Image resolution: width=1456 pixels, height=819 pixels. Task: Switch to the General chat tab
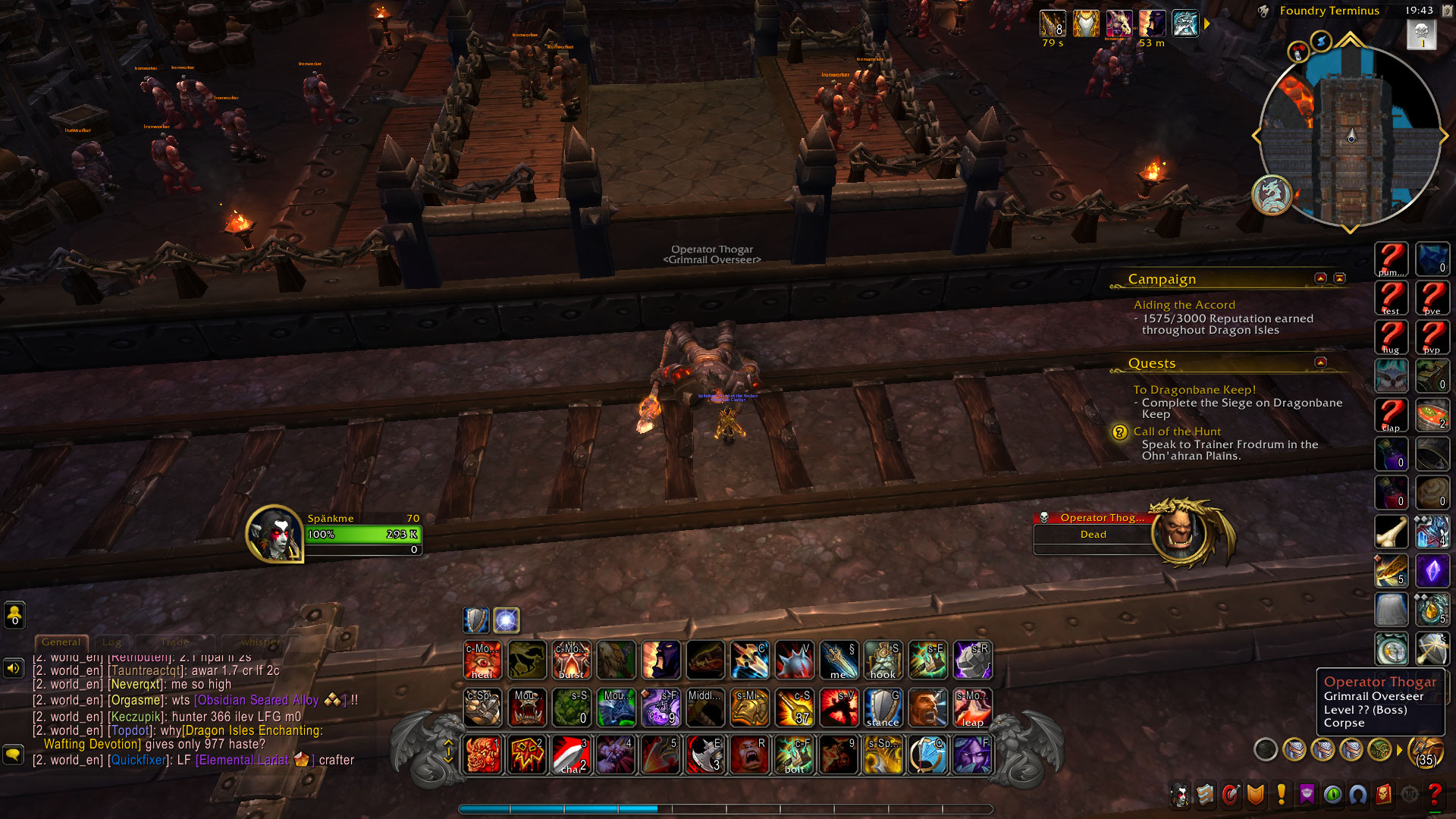coord(61,642)
